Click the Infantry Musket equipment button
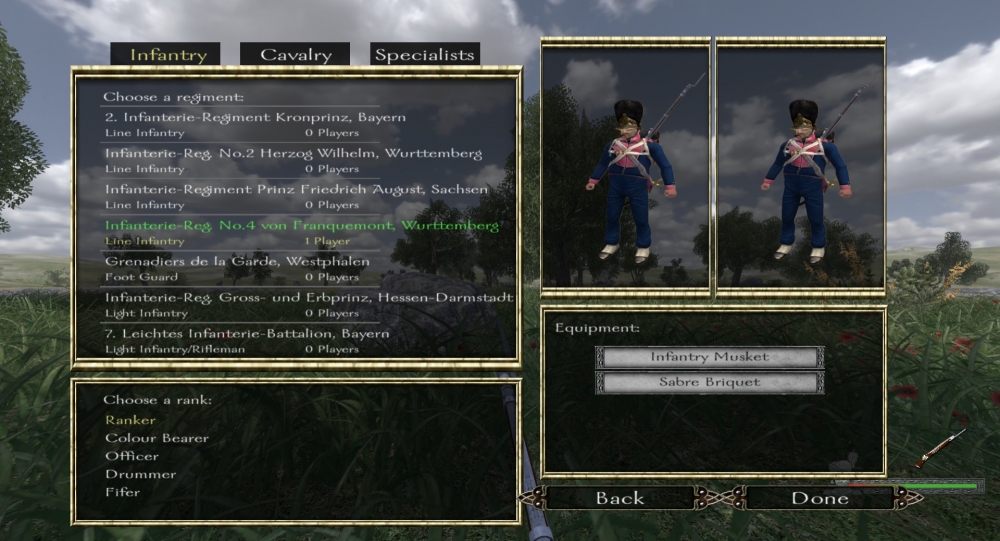The width and height of the screenshot is (1000, 541). (x=709, y=357)
